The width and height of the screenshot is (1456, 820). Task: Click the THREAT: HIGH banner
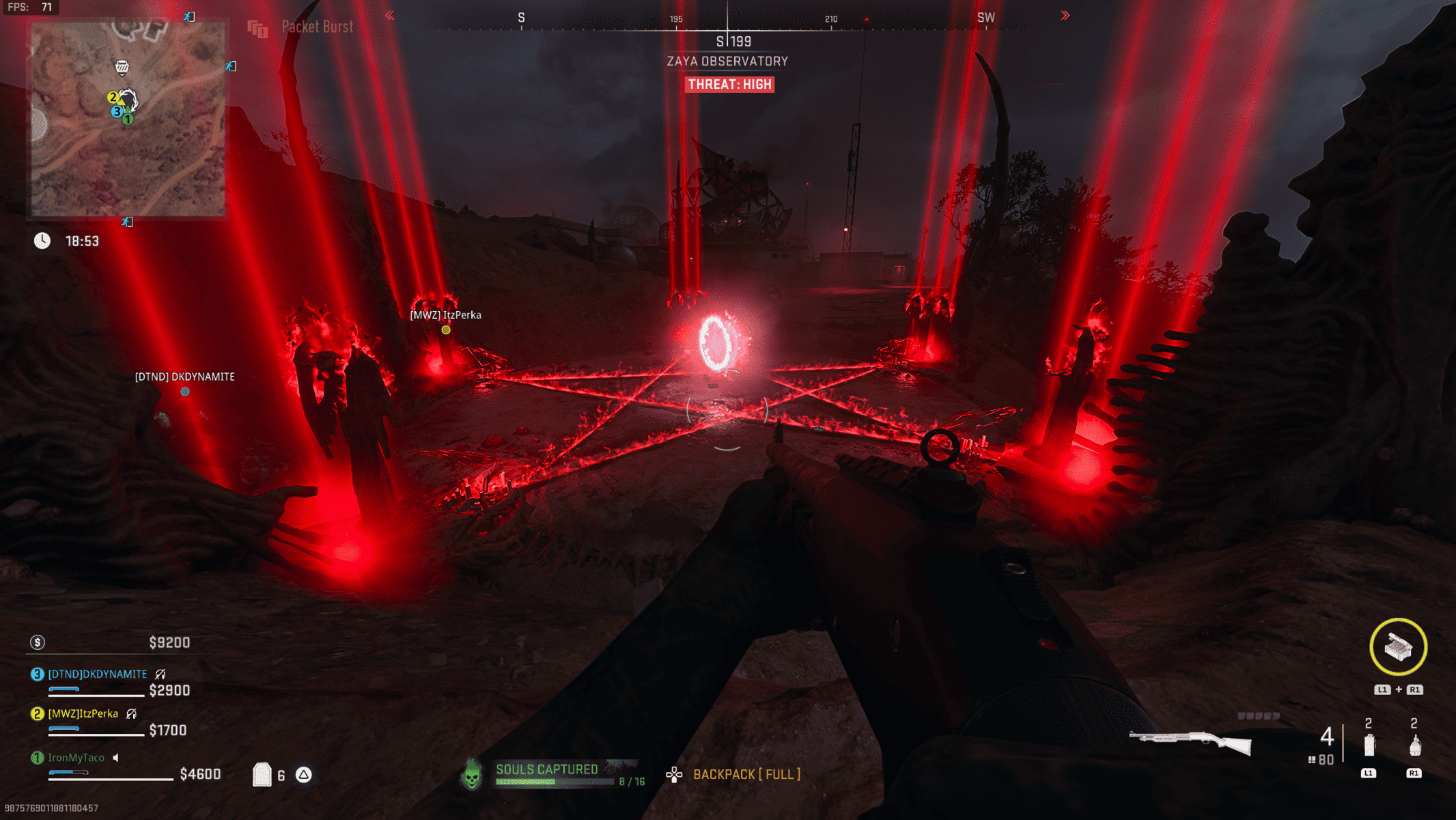click(x=728, y=84)
